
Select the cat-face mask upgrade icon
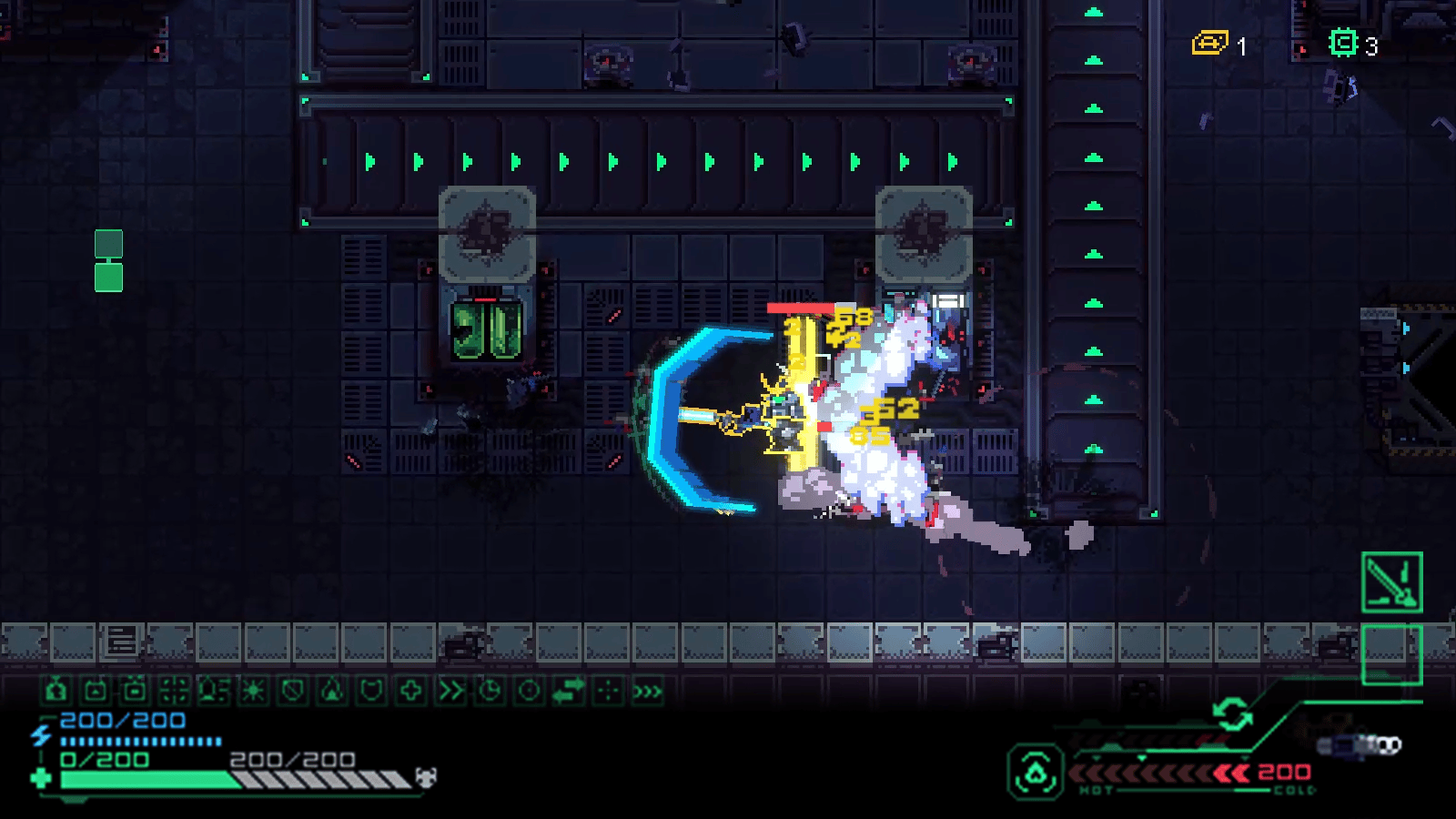(371, 692)
